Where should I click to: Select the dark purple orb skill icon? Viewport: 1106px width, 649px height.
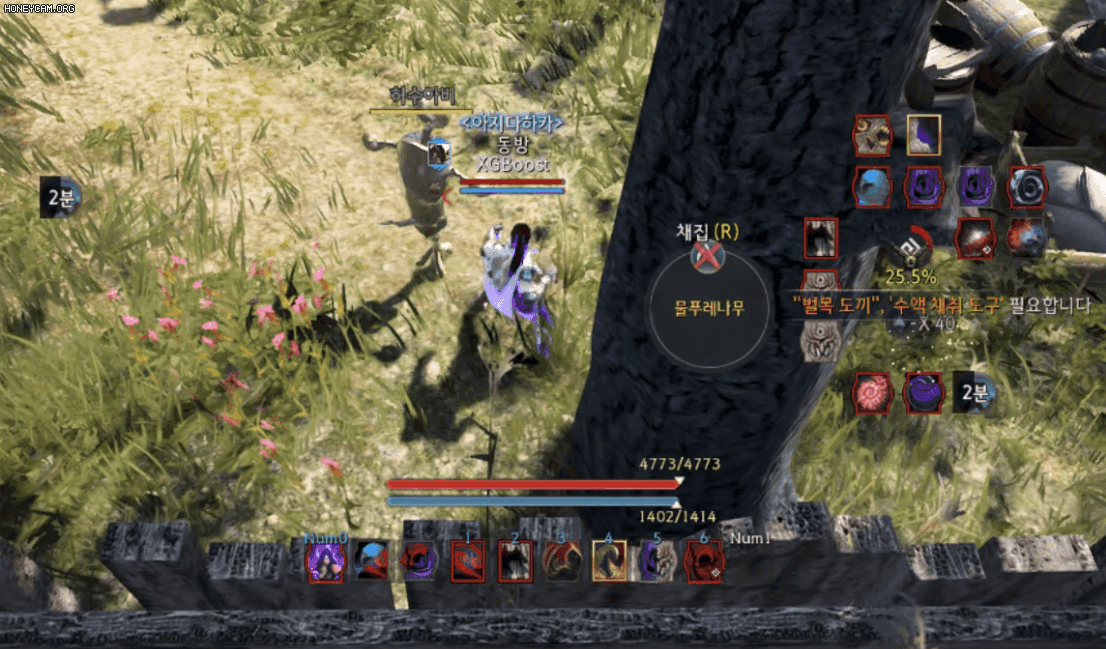(924, 393)
